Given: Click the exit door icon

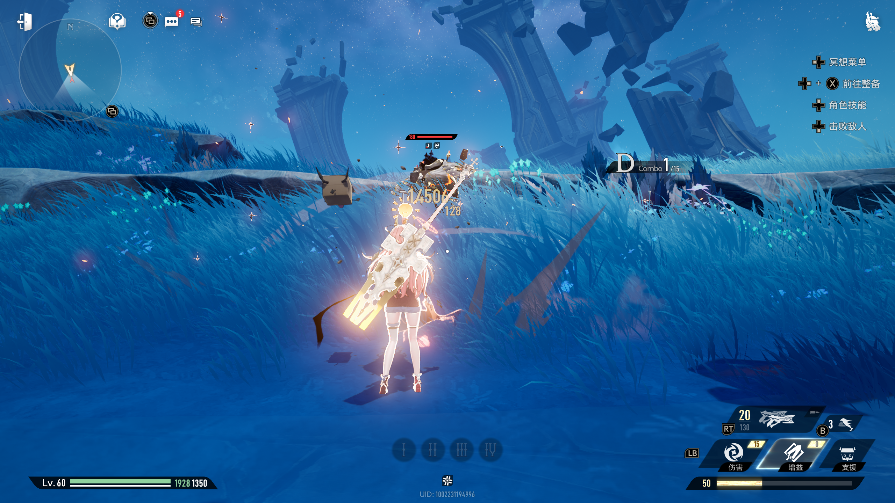Looking at the screenshot, I should click(x=24, y=21).
